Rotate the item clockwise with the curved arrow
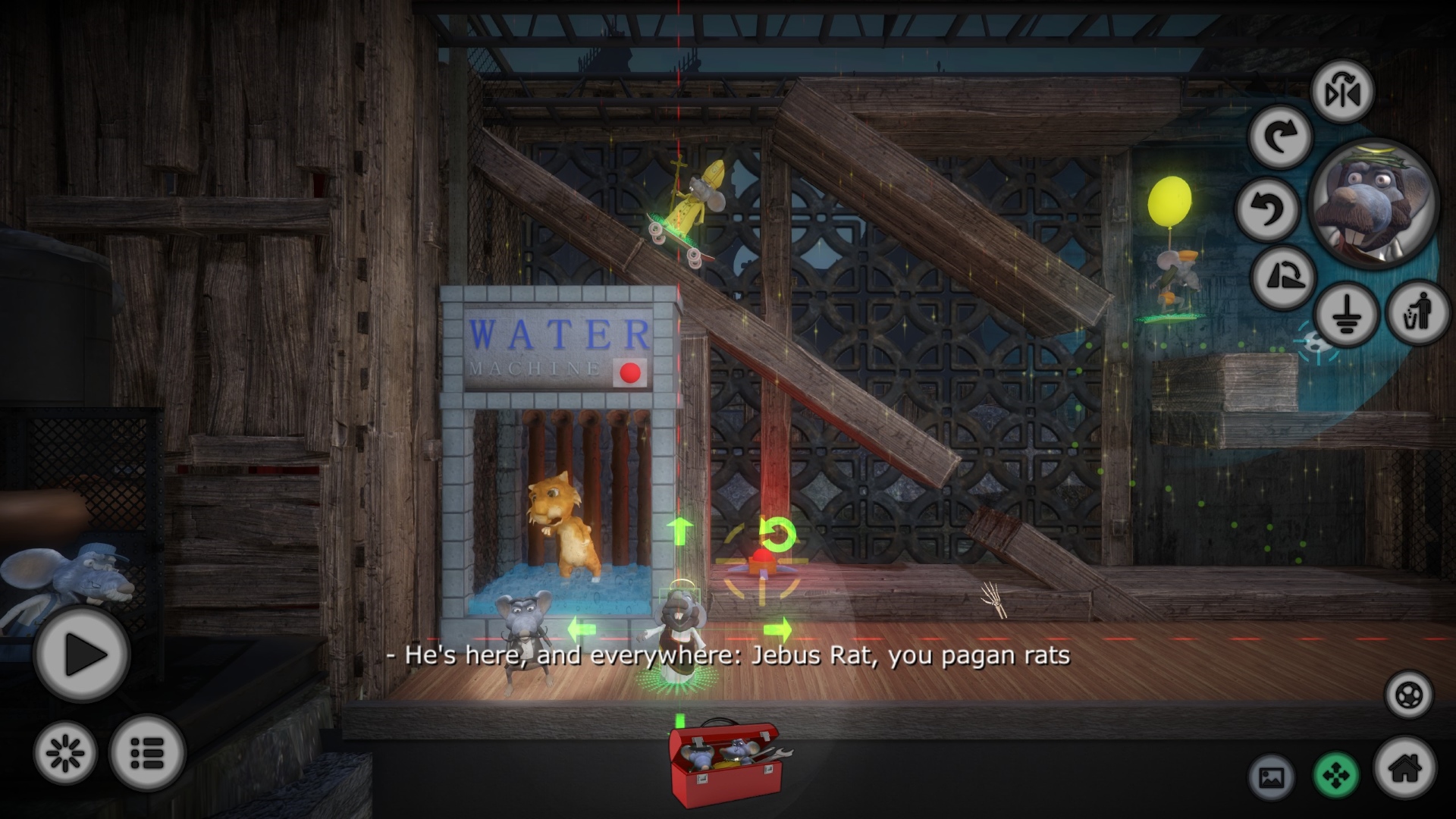Viewport: 1456px width, 819px height. point(1280,137)
